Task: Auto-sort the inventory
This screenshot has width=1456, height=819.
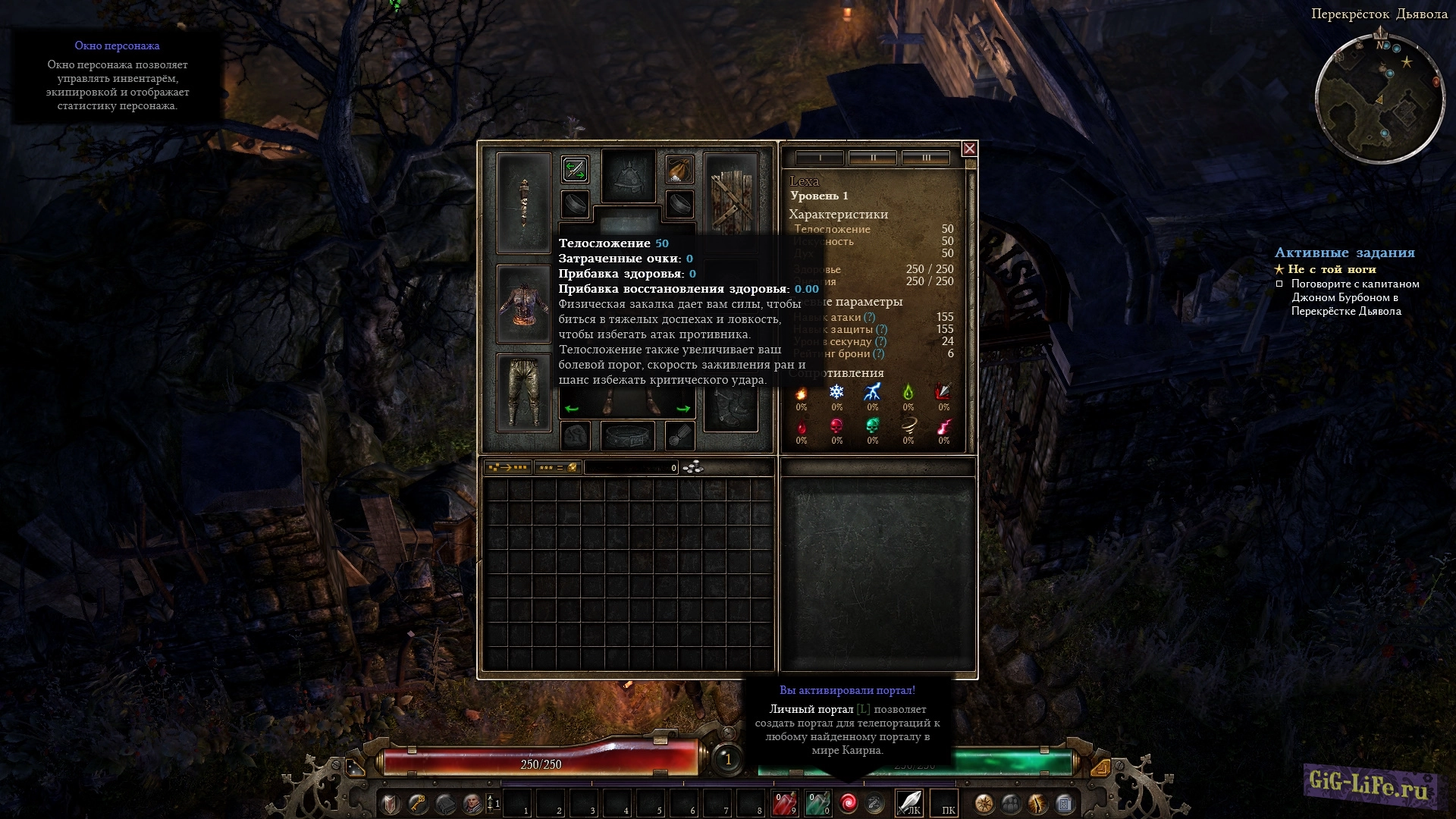Action: [507, 468]
